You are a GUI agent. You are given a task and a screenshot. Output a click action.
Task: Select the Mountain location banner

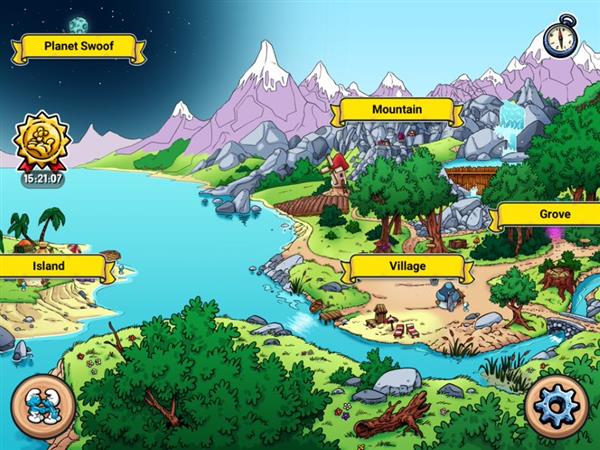396,110
